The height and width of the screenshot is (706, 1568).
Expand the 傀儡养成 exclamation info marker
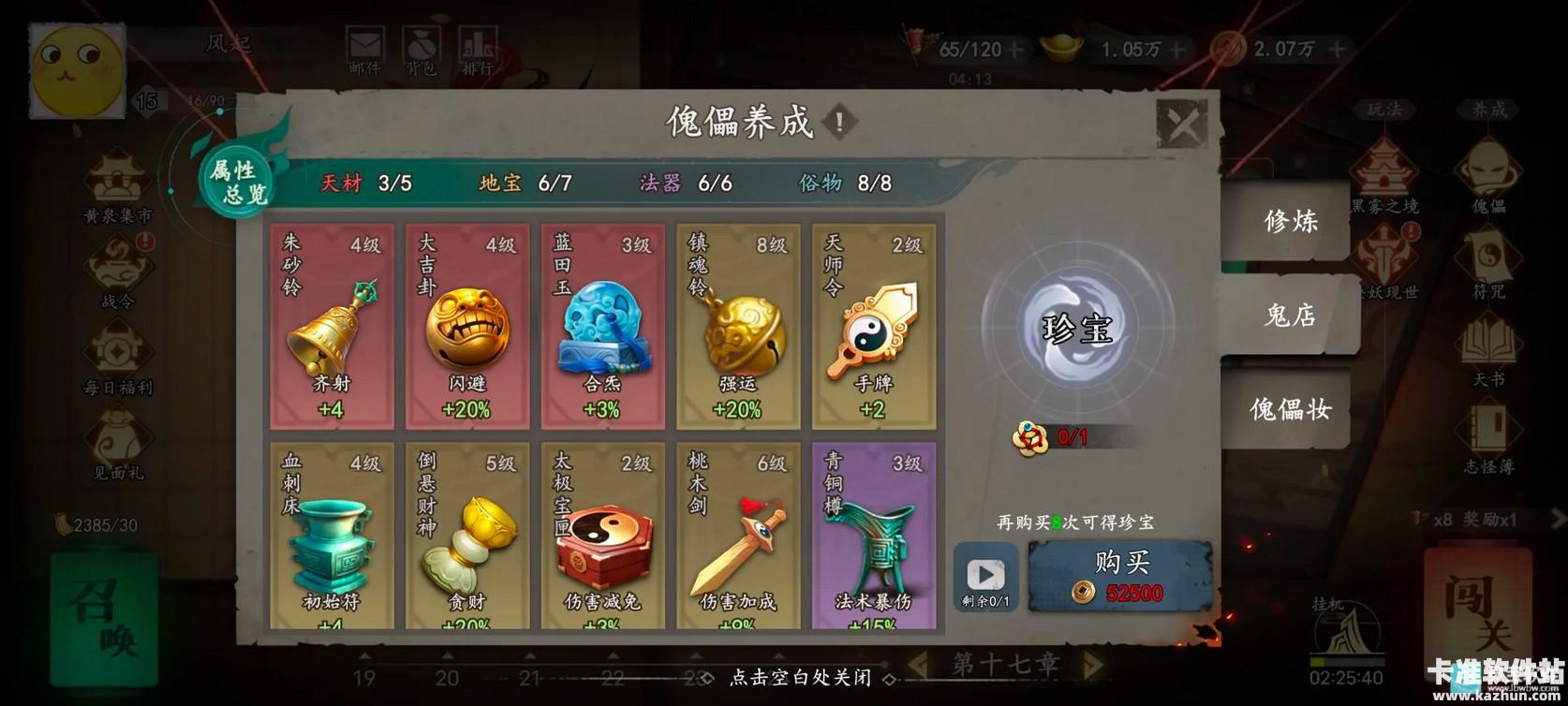click(838, 121)
